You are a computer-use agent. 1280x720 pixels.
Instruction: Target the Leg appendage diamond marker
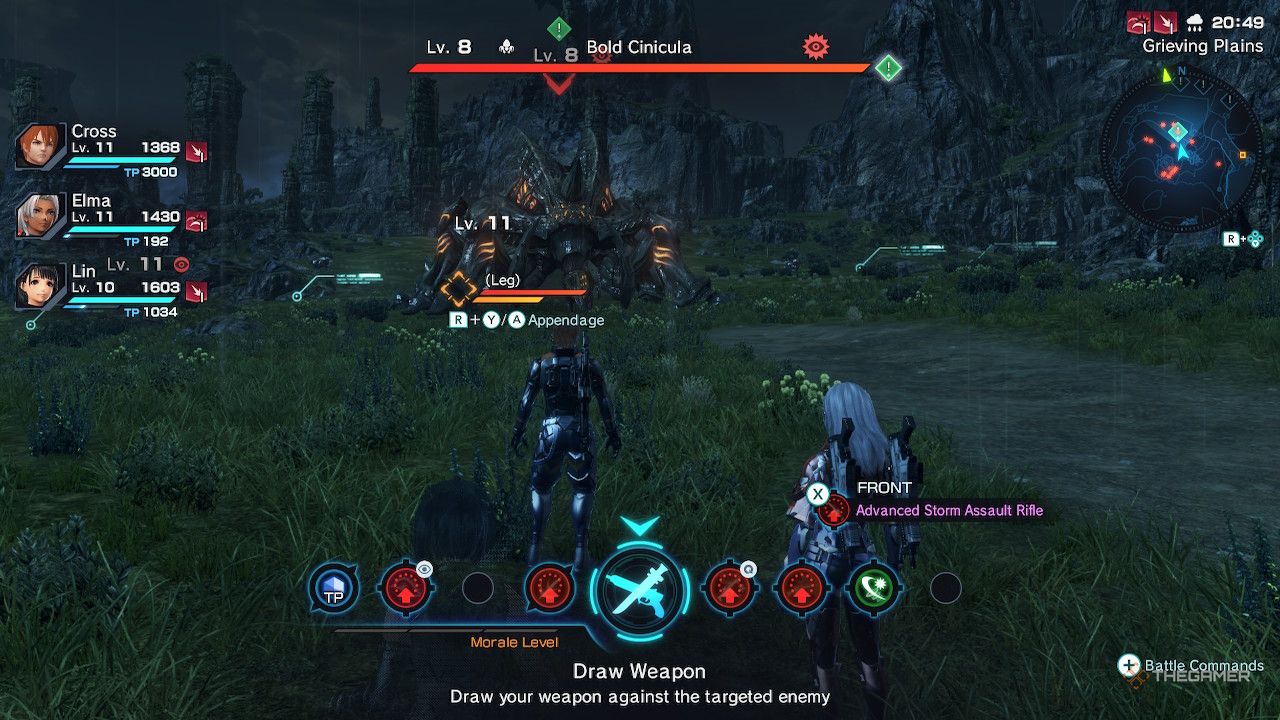tap(459, 290)
